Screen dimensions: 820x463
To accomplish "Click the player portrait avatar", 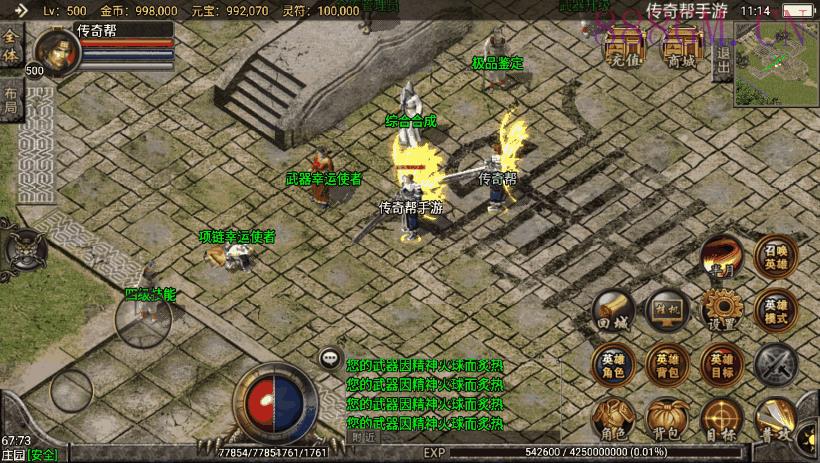I will click(57, 53).
